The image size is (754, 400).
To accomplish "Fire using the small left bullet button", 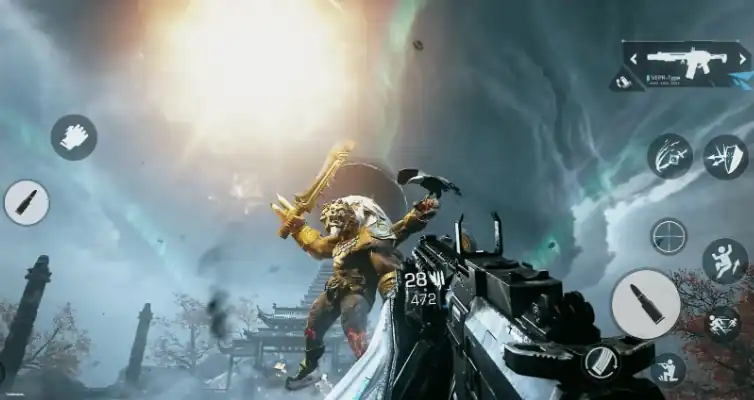I will point(26,202).
